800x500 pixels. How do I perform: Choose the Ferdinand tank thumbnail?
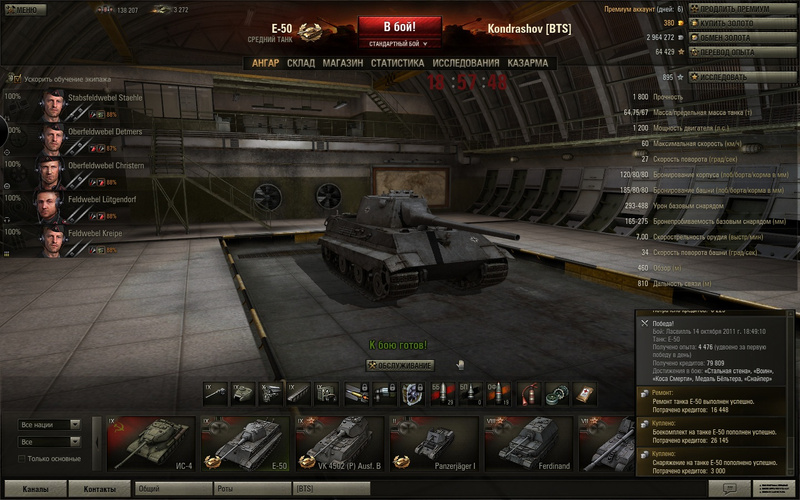point(529,442)
